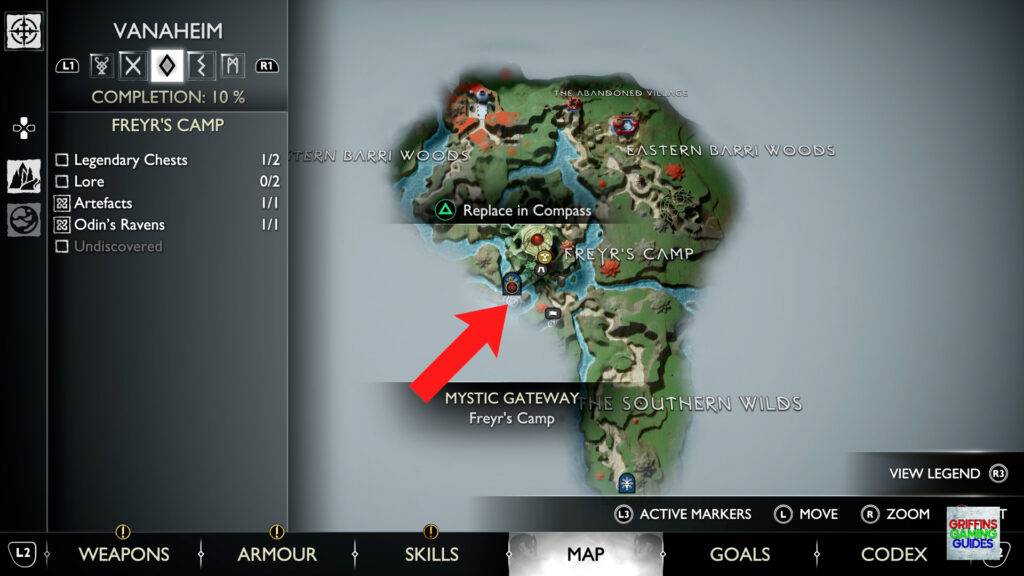Screen dimensions: 1024x576
Task: Open the Armour tab
Action: pyautogui.click(x=277, y=554)
